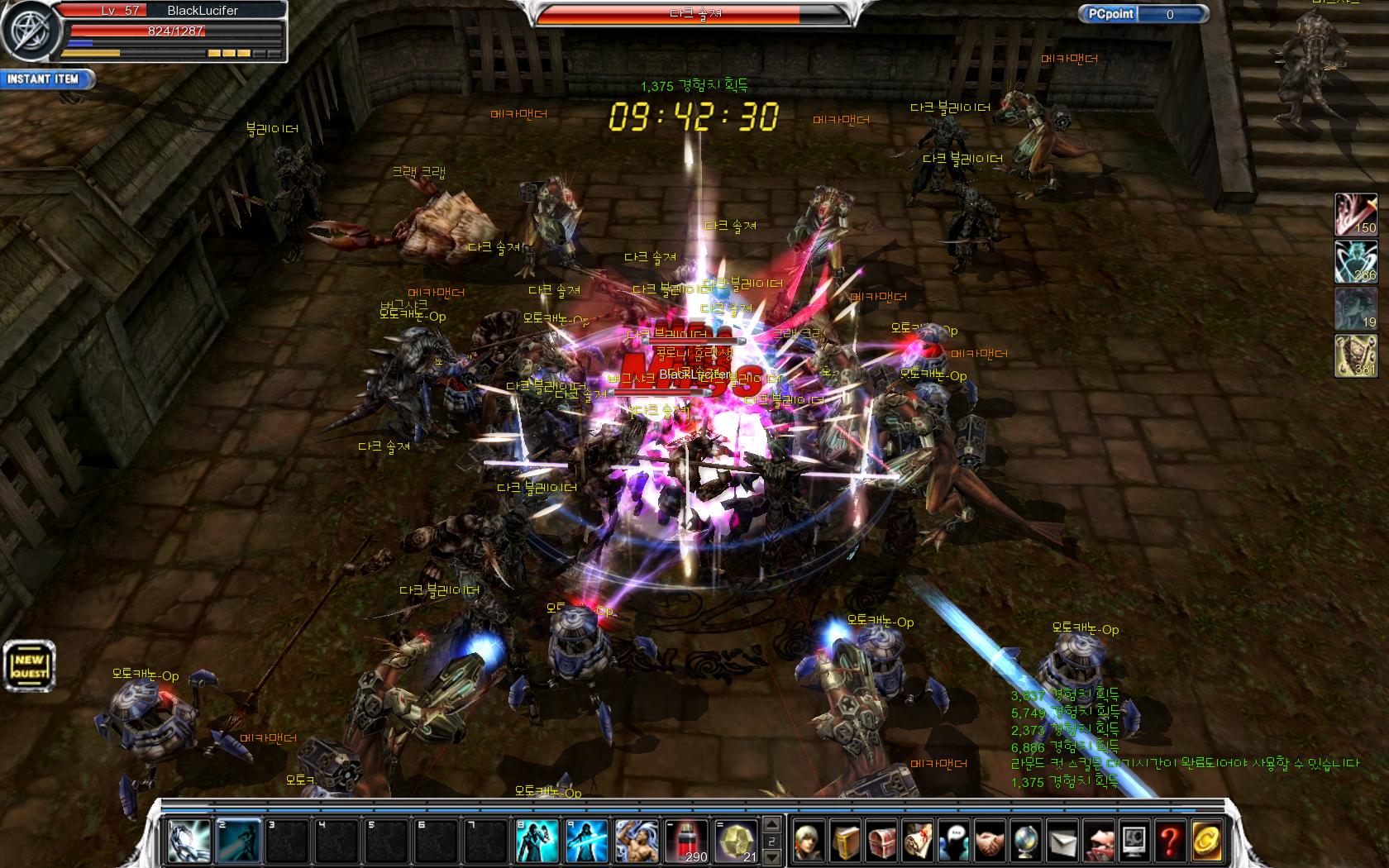Click the PCpoint indicator

click(1144, 14)
